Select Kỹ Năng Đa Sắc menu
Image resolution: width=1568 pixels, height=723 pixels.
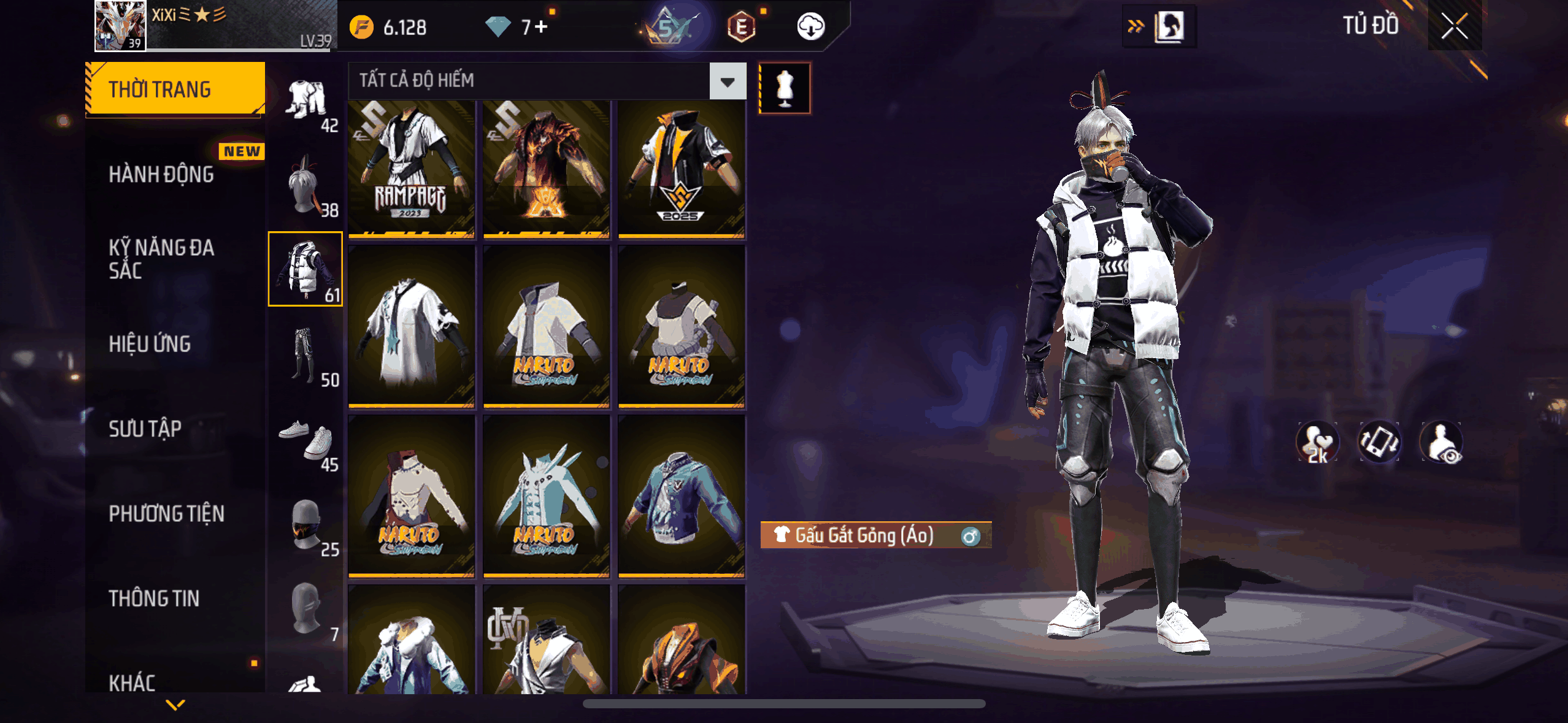click(x=161, y=259)
